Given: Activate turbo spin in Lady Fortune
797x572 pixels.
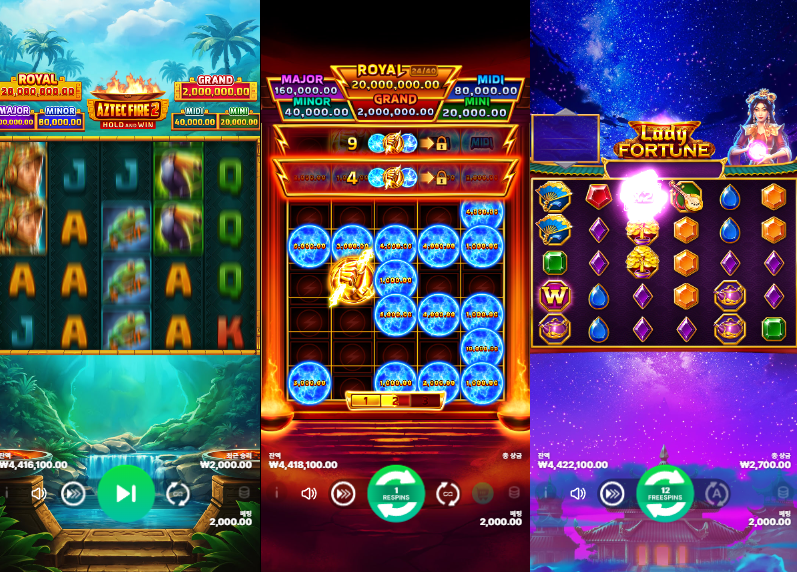Looking at the screenshot, I should tap(612, 493).
